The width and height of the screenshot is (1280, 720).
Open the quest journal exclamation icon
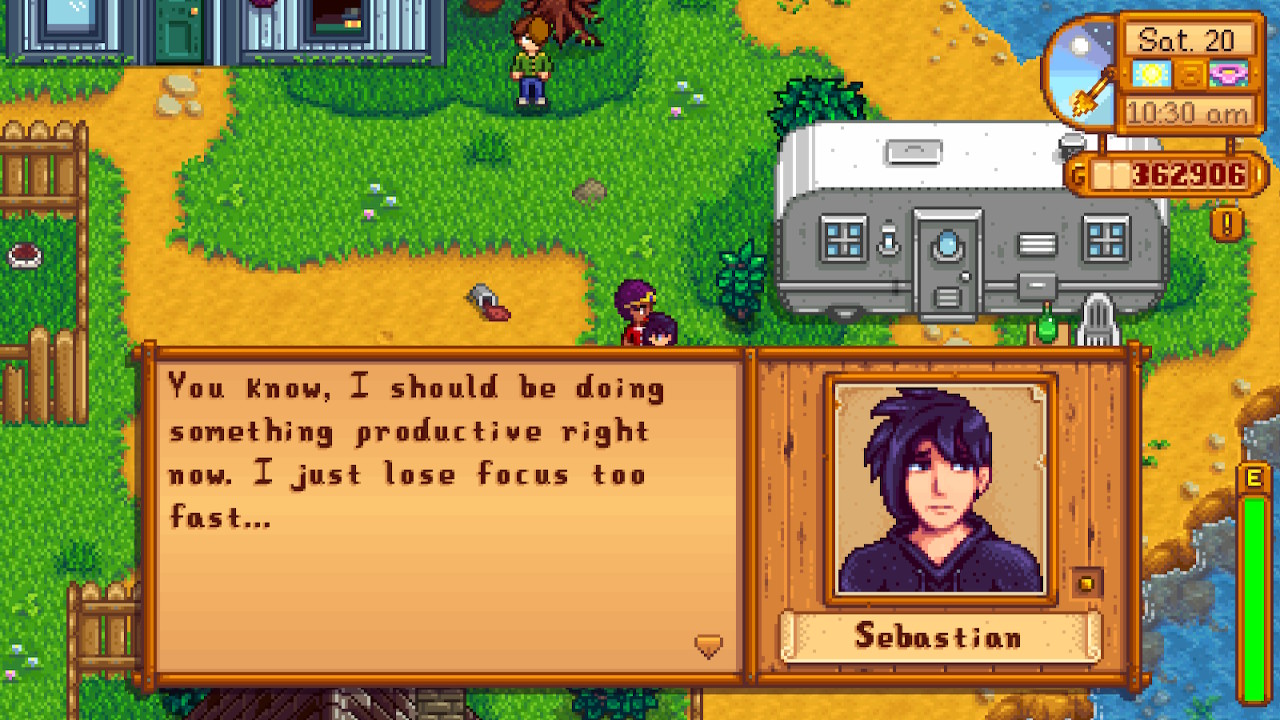click(x=1228, y=222)
